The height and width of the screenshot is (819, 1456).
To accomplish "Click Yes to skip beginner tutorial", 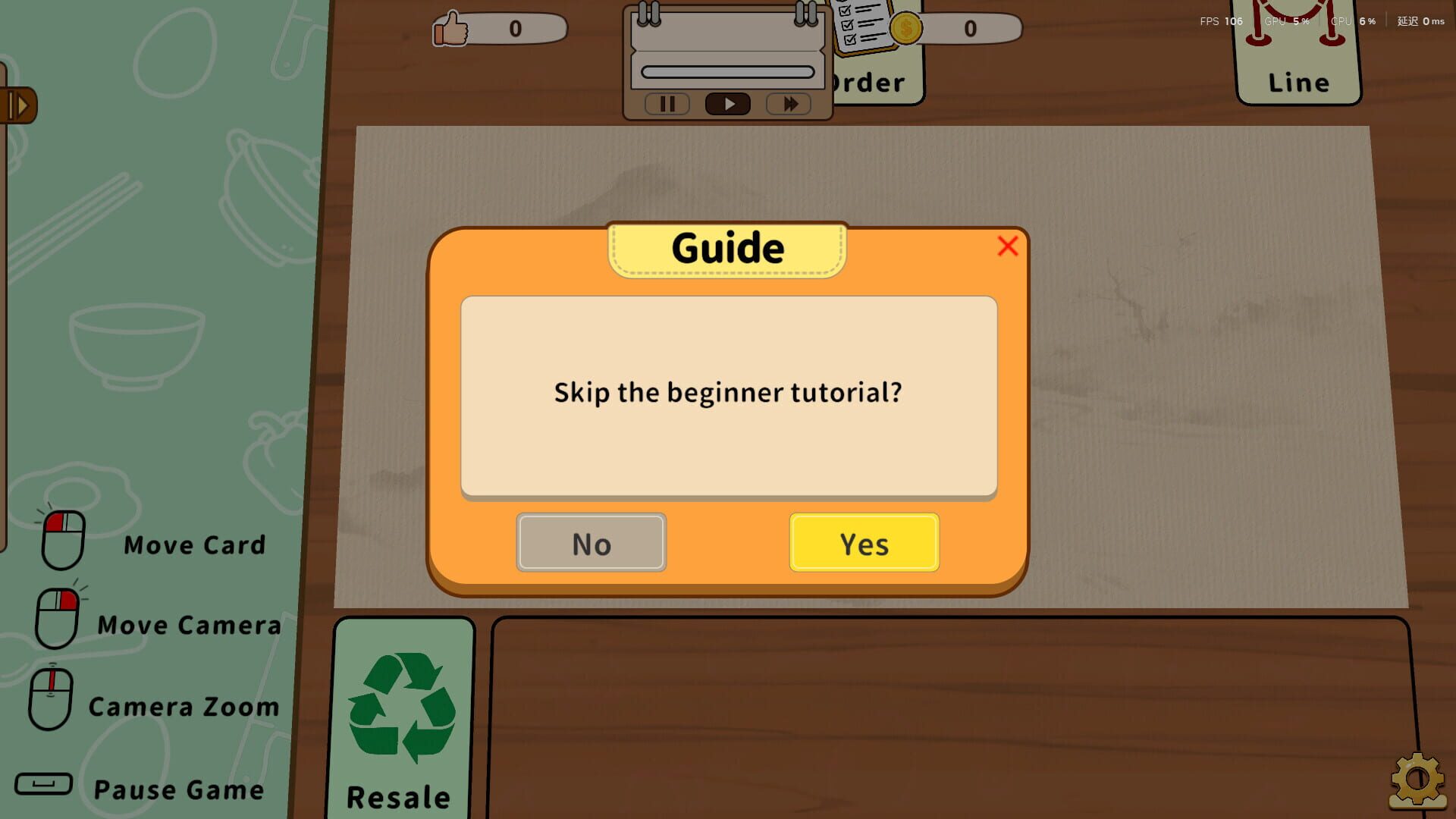I will [864, 542].
